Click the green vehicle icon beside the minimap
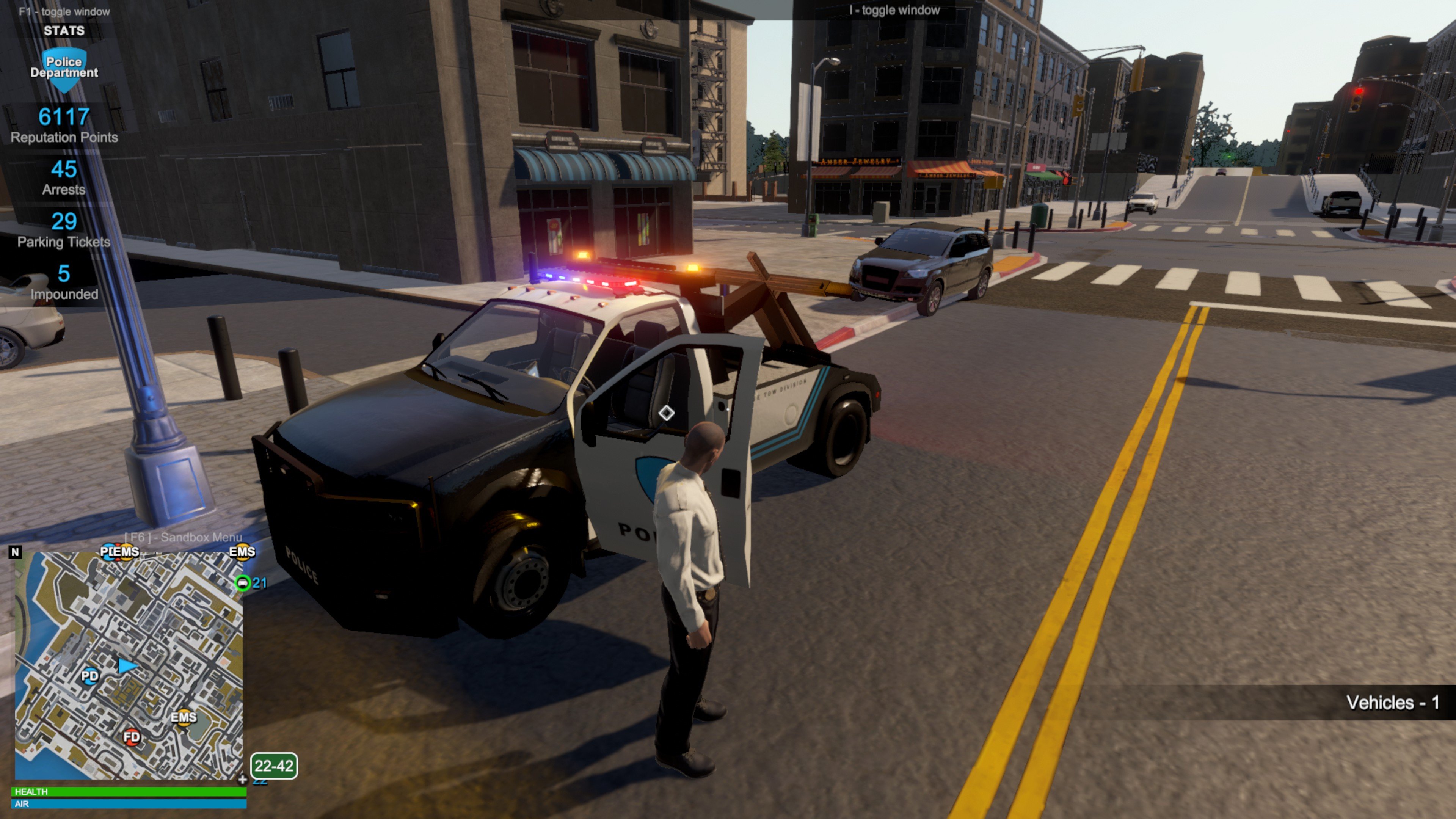The height and width of the screenshot is (819, 1456). click(243, 583)
